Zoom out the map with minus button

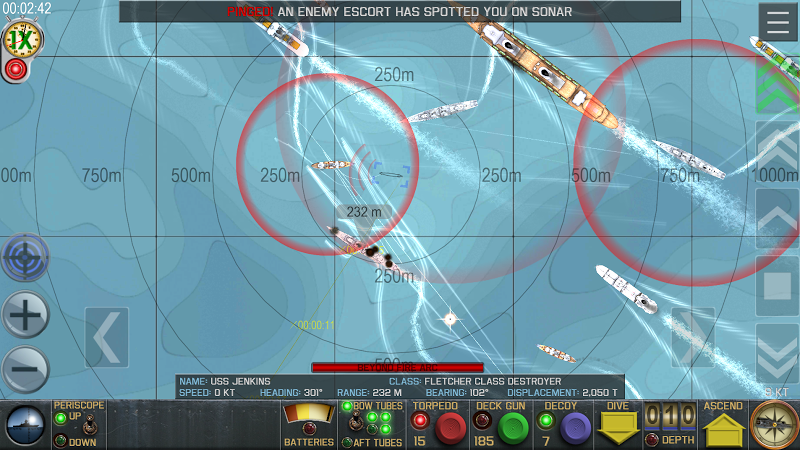(x=26, y=370)
